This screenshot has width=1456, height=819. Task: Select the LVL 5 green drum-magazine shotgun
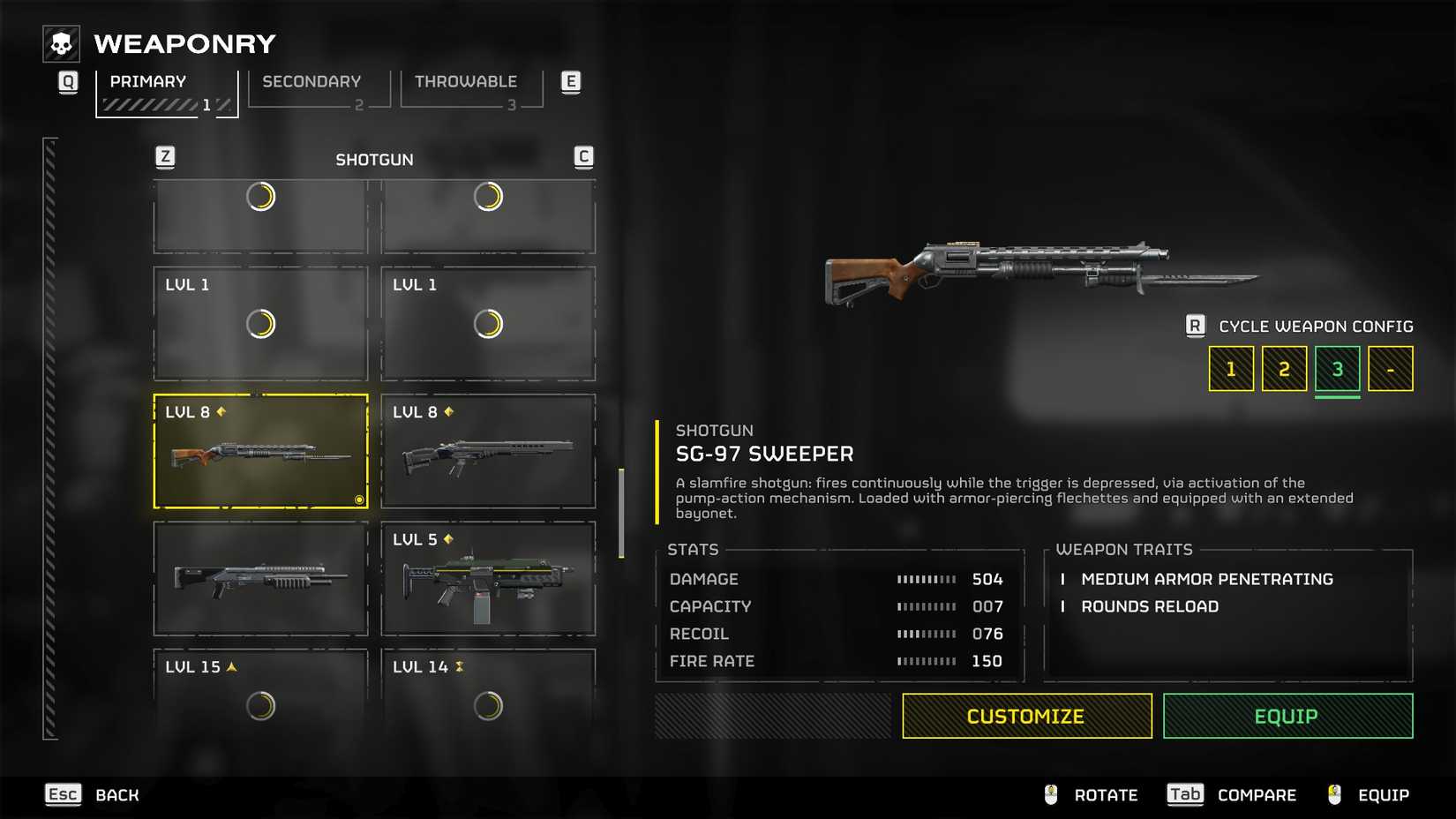(x=488, y=579)
